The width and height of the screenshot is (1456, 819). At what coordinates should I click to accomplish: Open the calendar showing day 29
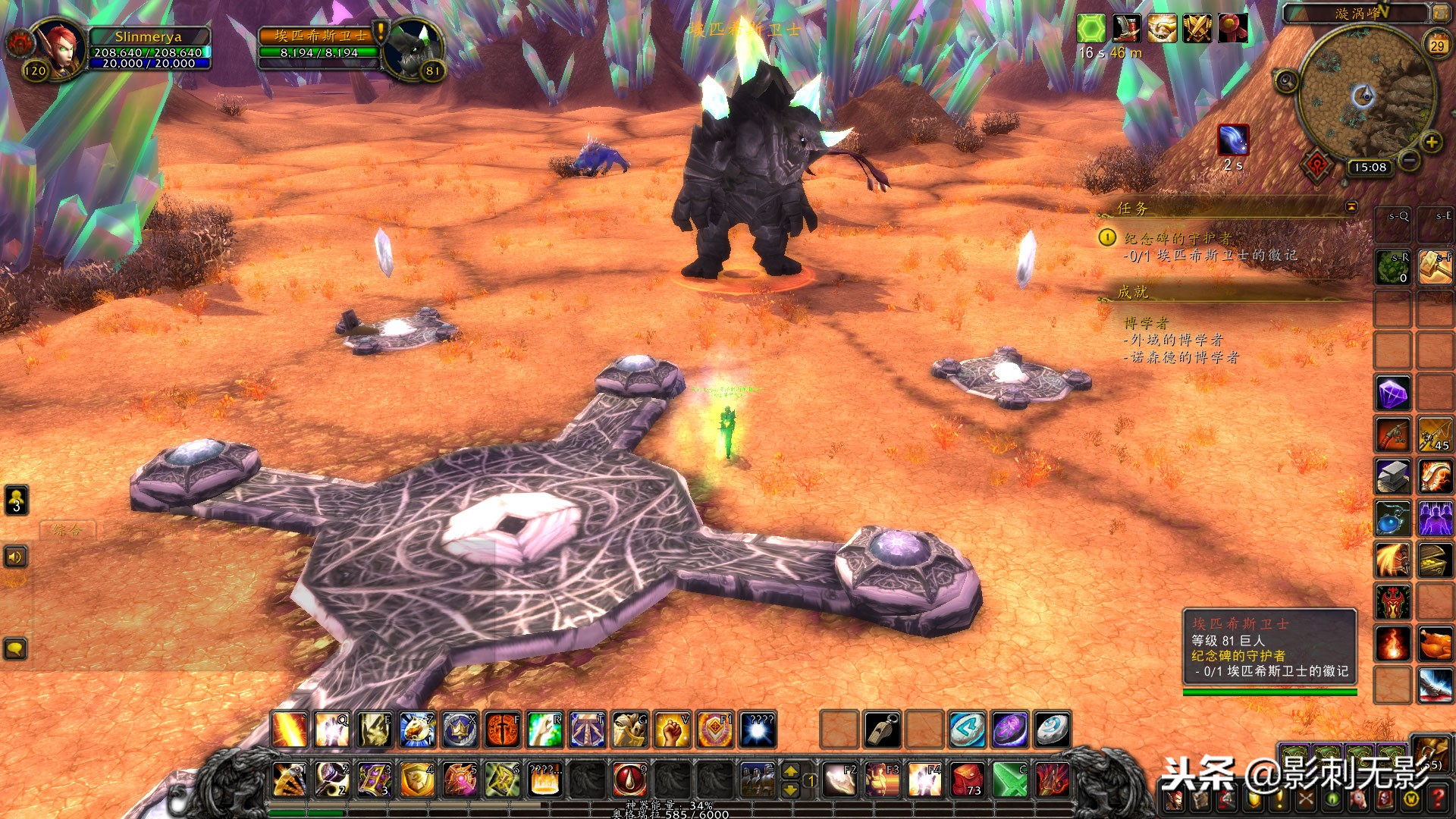click(1437, 45)
